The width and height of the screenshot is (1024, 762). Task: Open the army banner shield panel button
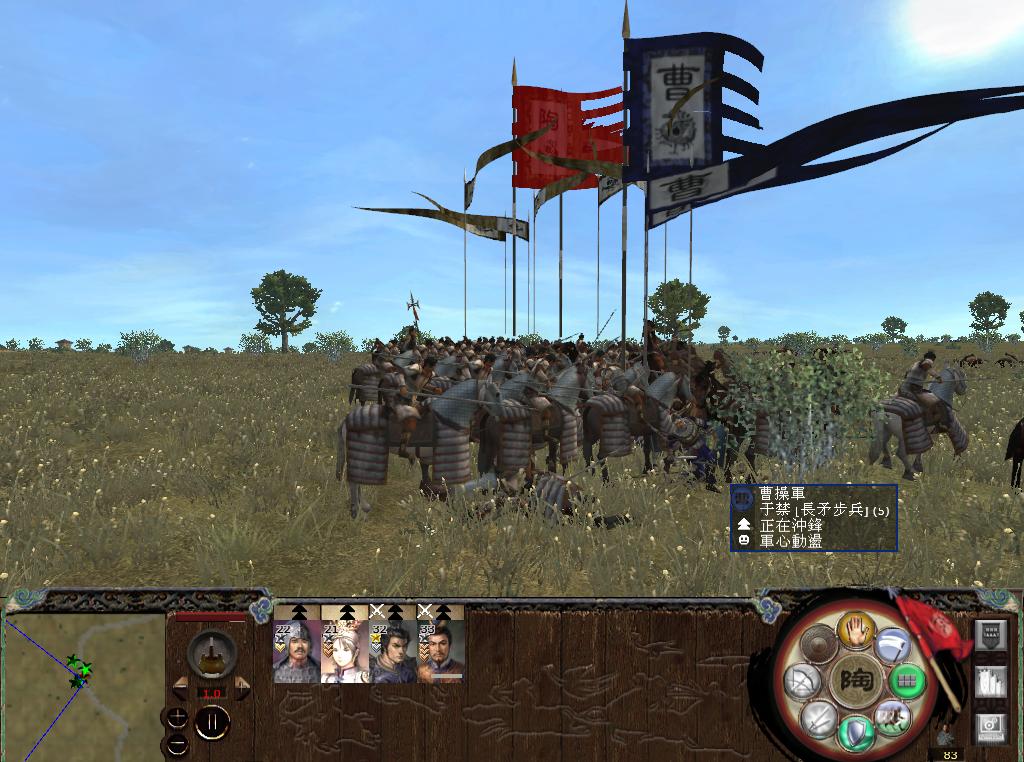[989, 634]
